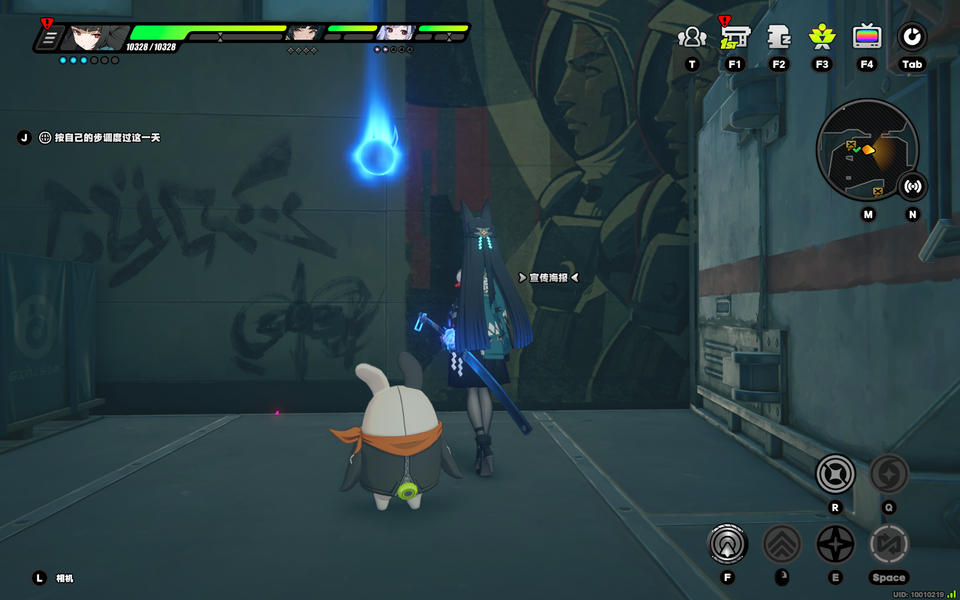Open the circular minimap
Image resolution: width=960 pixels, height=600 pixels.
pyautogui.click(x=866, y=150)
